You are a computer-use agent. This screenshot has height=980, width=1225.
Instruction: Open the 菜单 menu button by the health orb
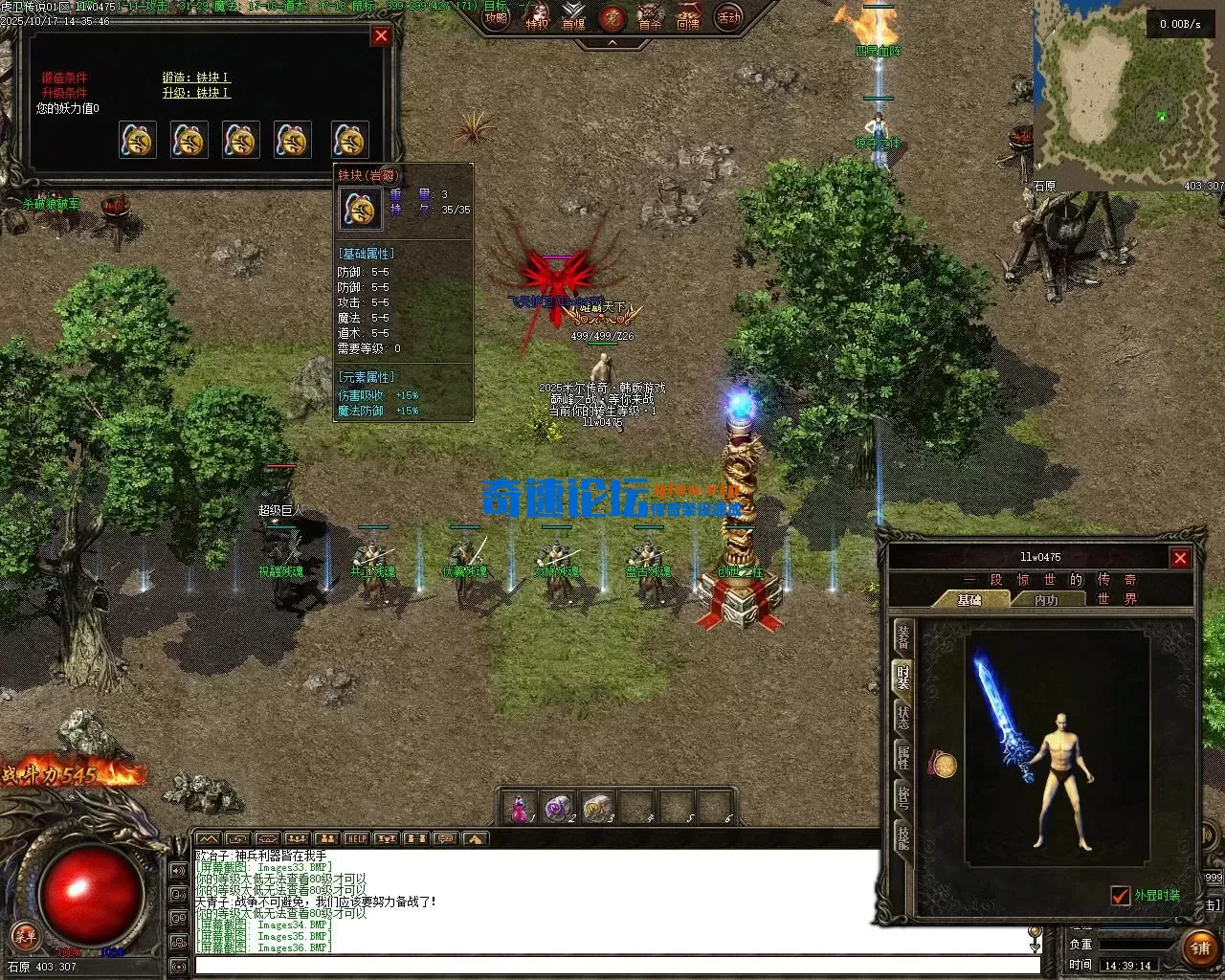pyautogui.click(x=24, y=935)
